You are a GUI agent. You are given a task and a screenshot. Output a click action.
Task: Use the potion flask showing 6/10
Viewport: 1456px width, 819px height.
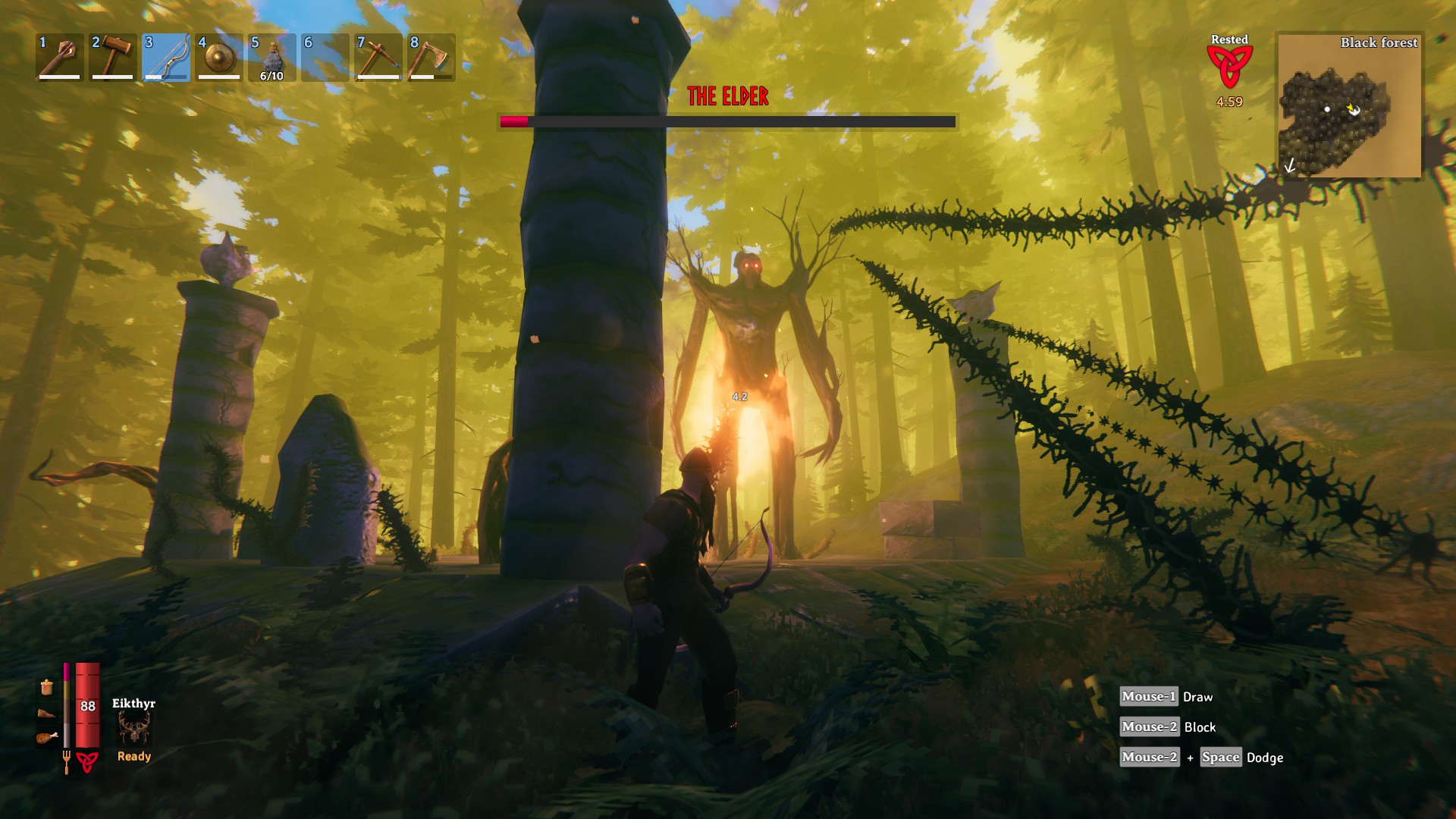tap(272, 57)
